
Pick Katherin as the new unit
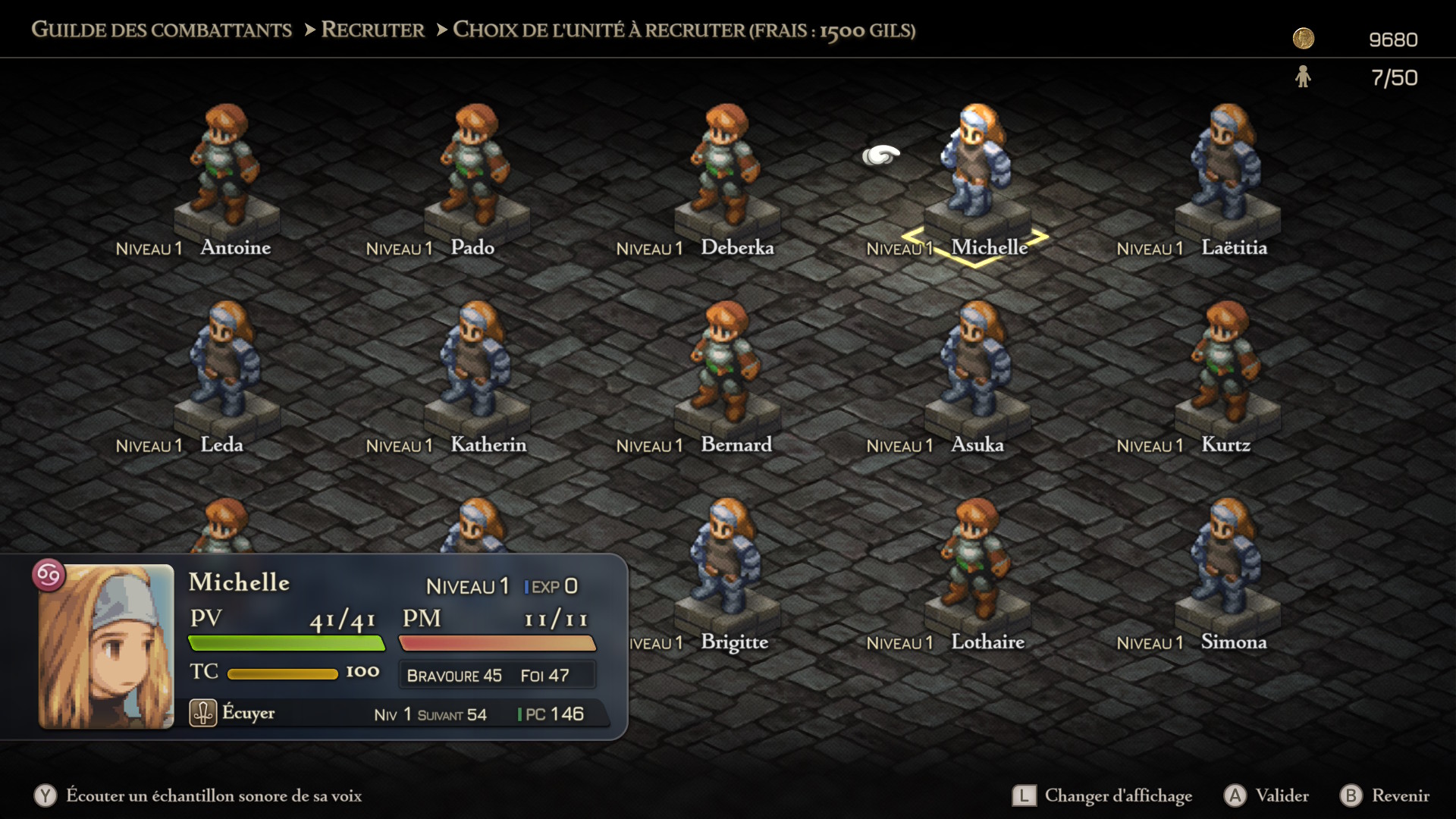point(474,364)
